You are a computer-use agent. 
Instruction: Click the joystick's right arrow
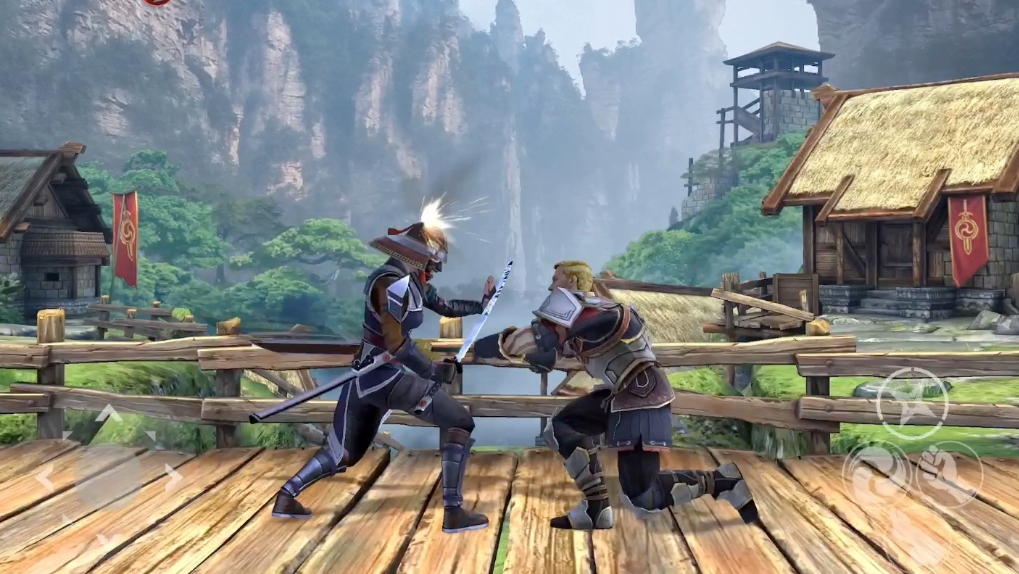point(172,477)
